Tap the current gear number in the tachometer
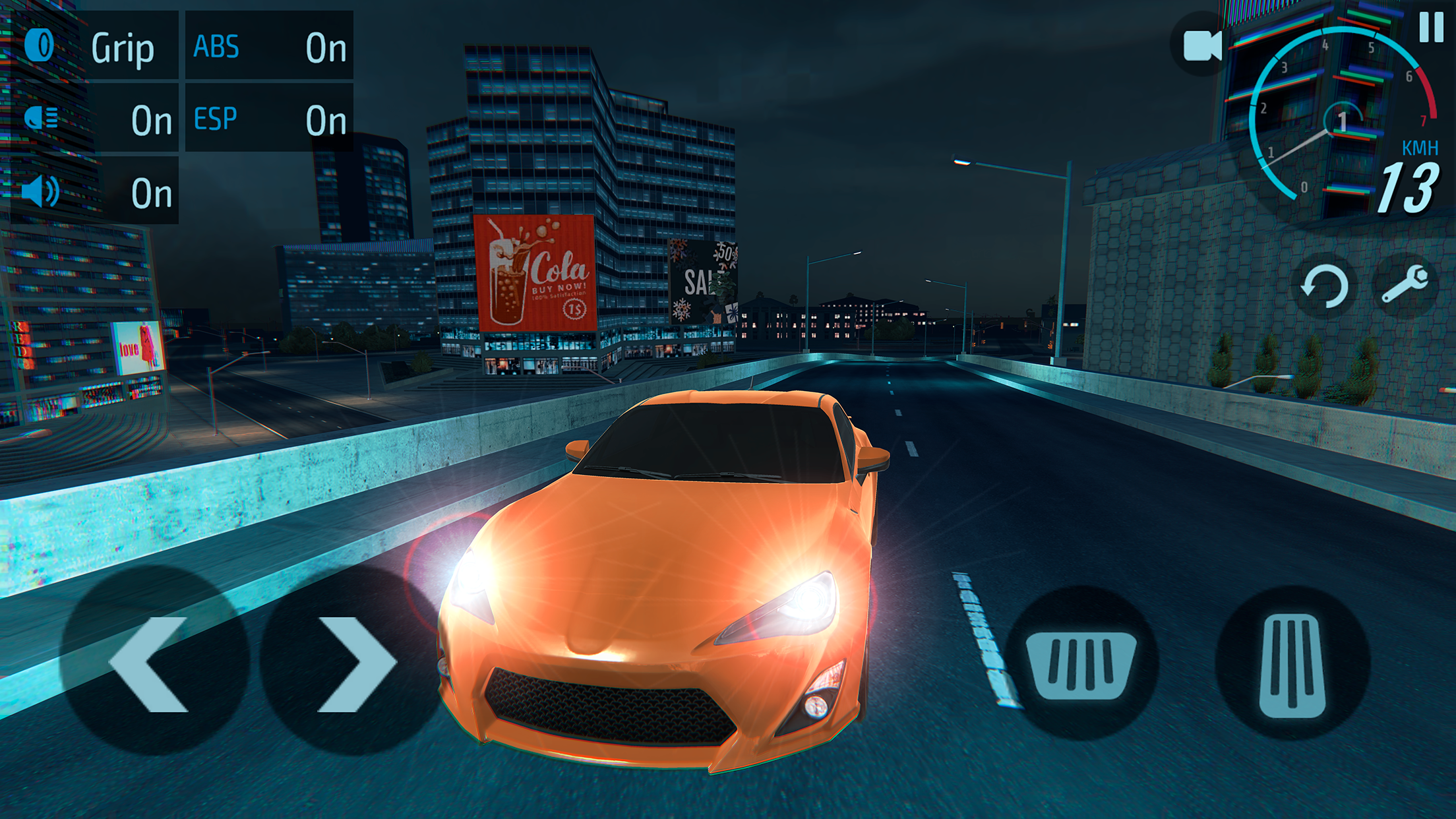This screenshot has height=819, width=1456. tap(1342, 119)
